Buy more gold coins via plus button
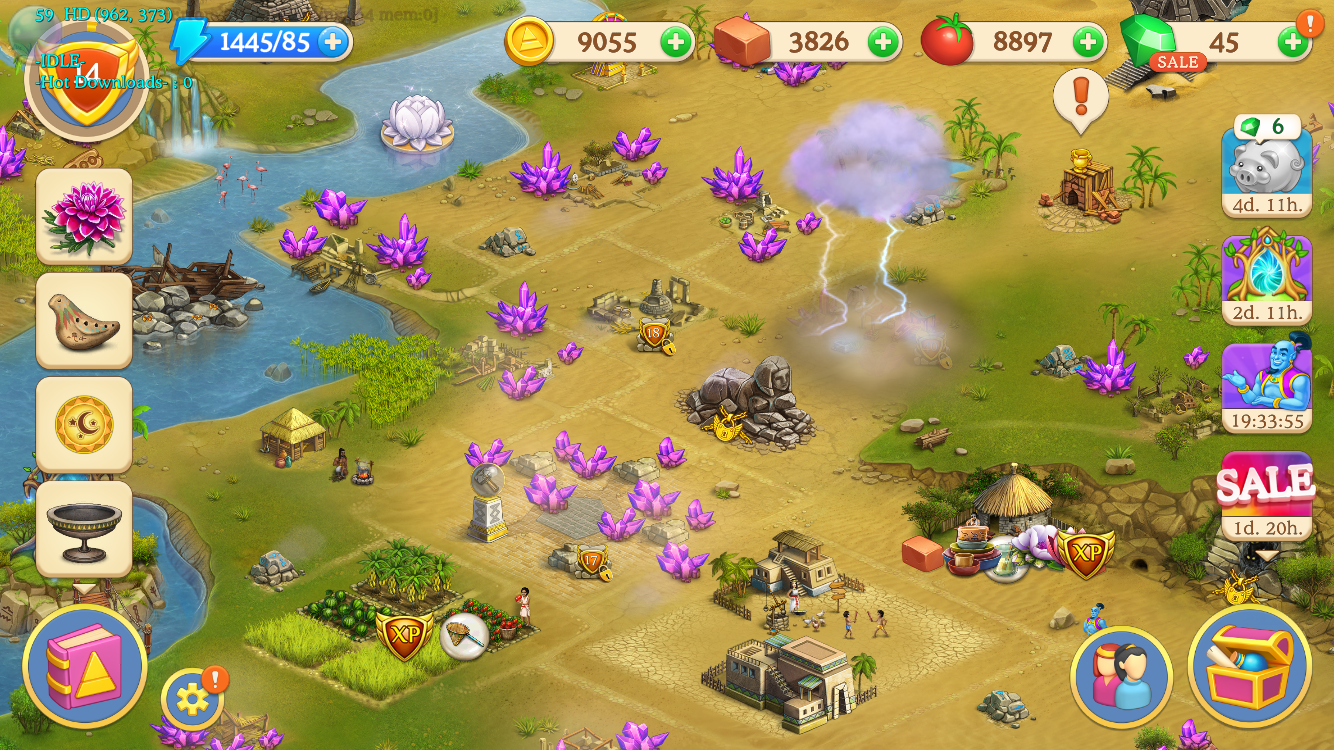Image resolution: width=1334 pixels, height=750 pixels. click(676, 42)
